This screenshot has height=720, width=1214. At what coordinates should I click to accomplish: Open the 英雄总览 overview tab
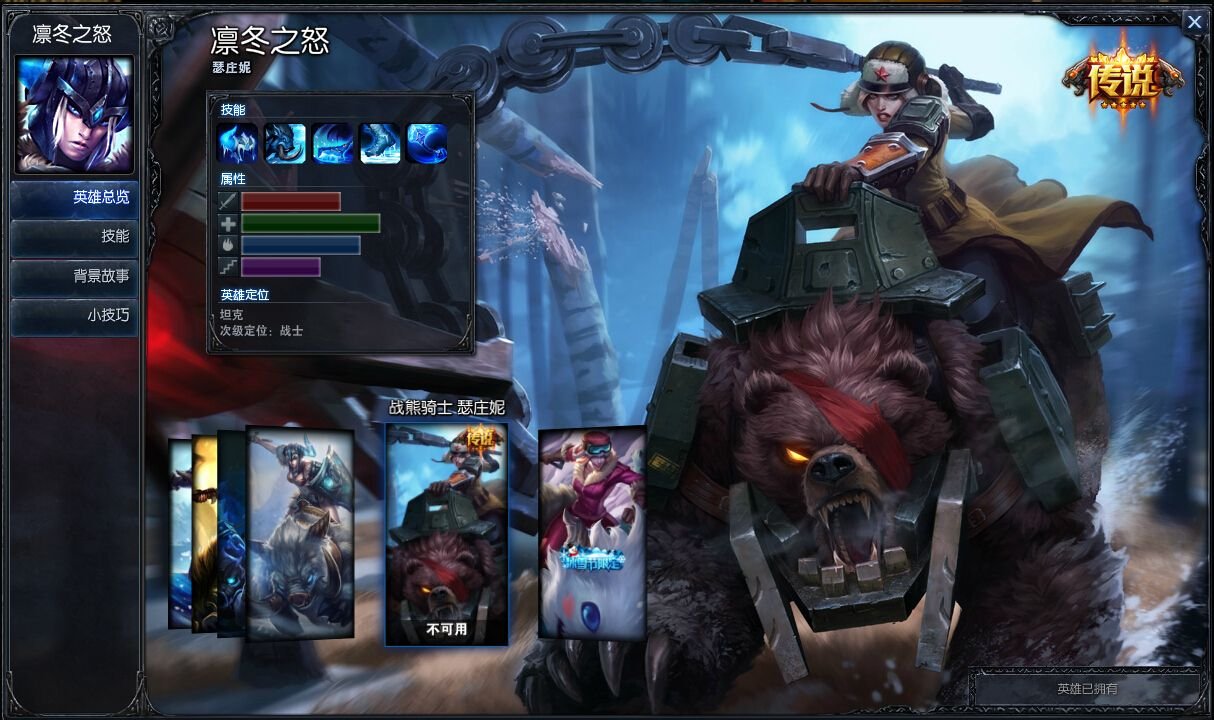pos(75,198)
